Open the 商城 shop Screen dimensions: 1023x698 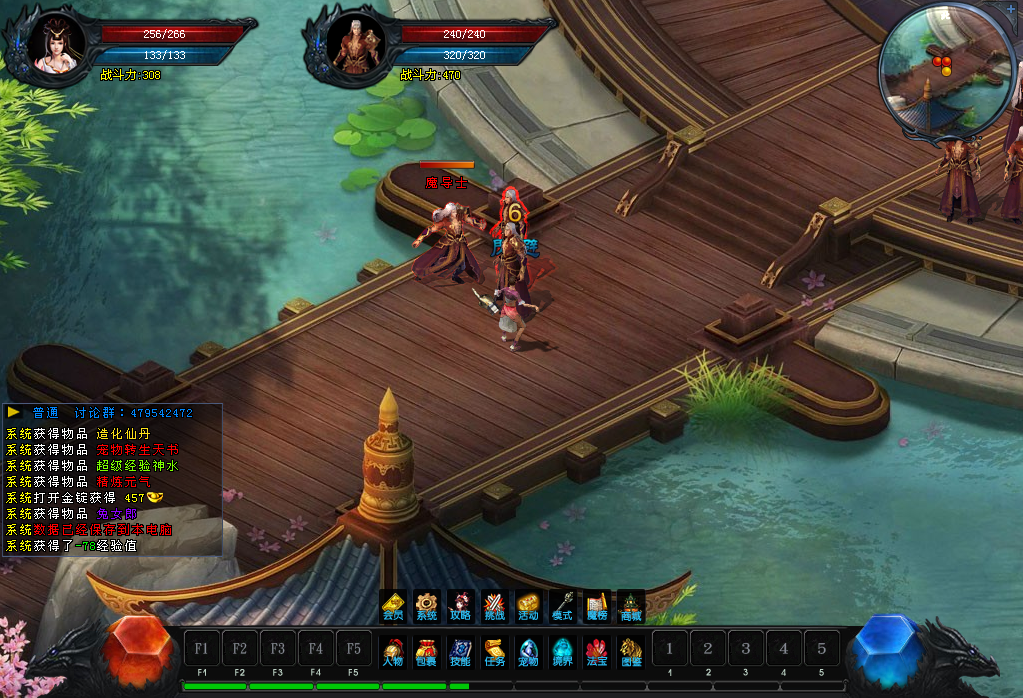tap(630, 606)
